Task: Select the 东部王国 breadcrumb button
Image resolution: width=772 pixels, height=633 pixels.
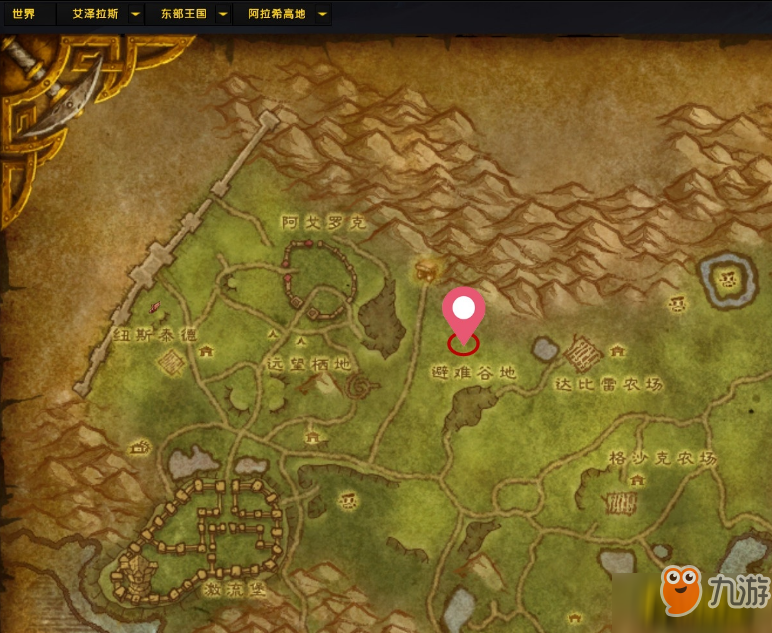Action: (x=182, y=15)
